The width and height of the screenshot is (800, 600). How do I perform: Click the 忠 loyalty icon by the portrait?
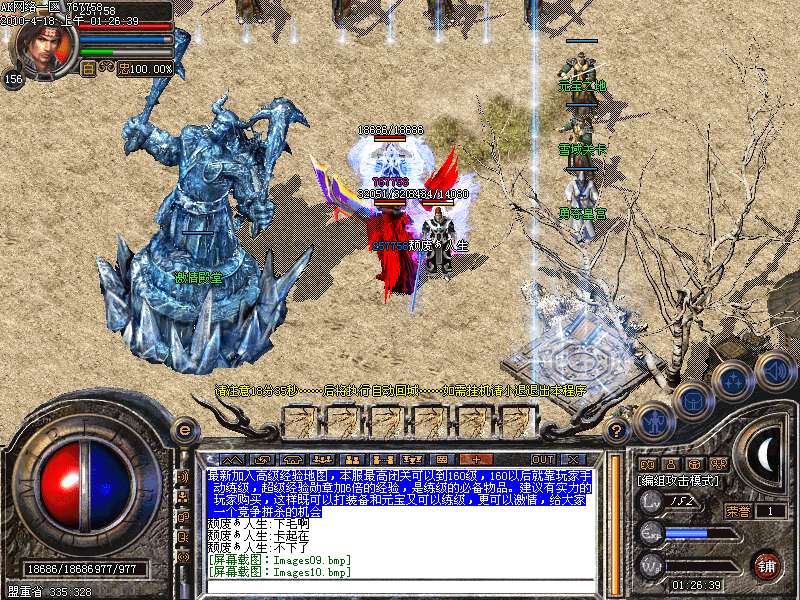[x=124, y=69]
